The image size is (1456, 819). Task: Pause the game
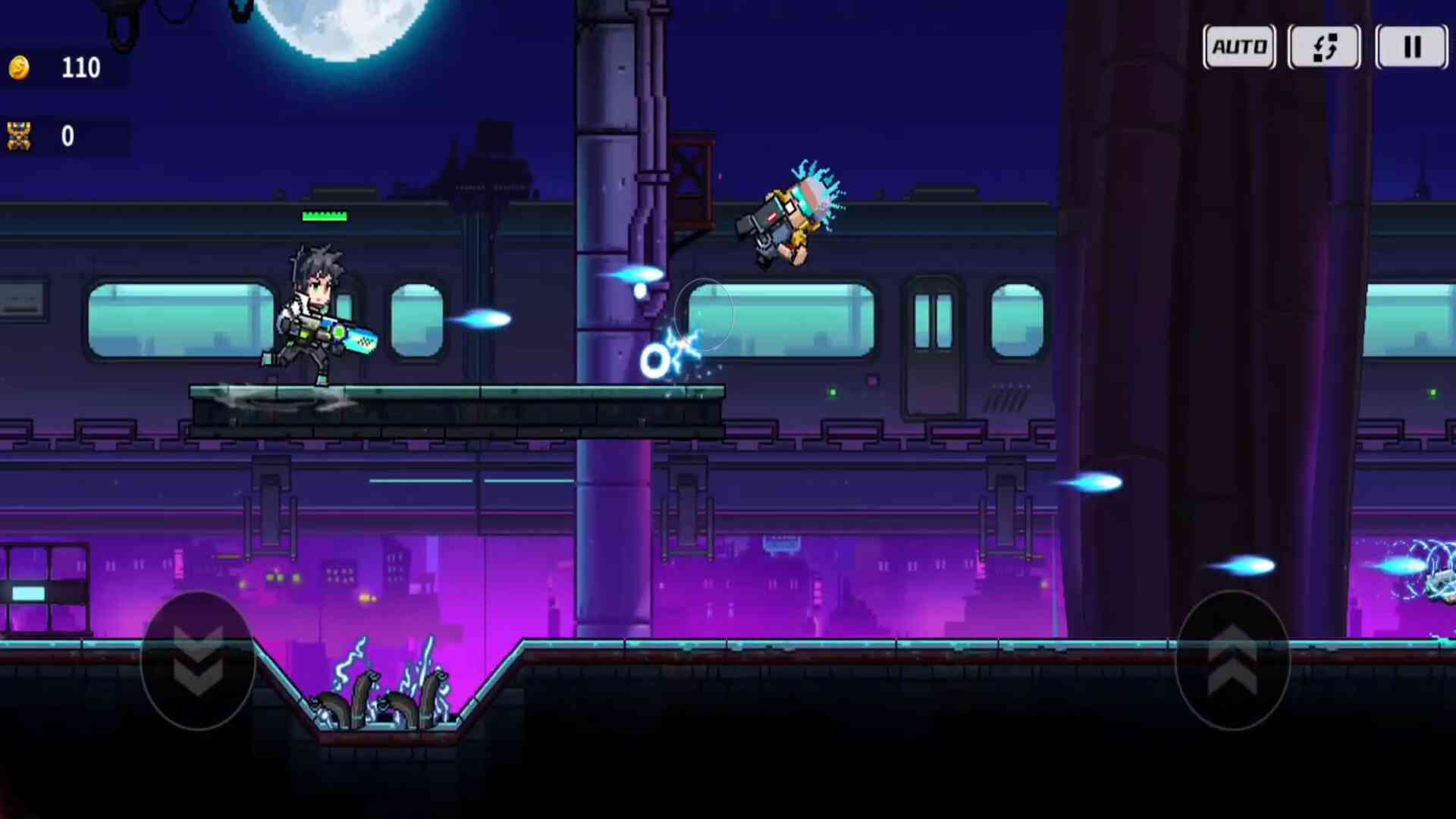1411,47
